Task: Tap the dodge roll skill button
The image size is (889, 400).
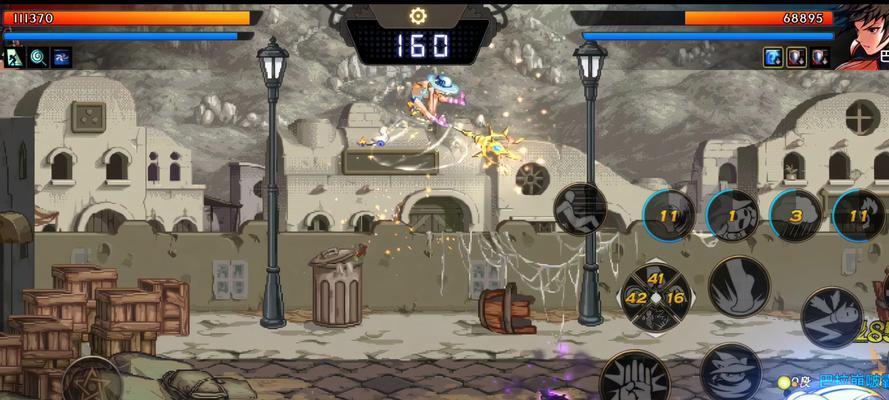Action: (x=581, y=209)
